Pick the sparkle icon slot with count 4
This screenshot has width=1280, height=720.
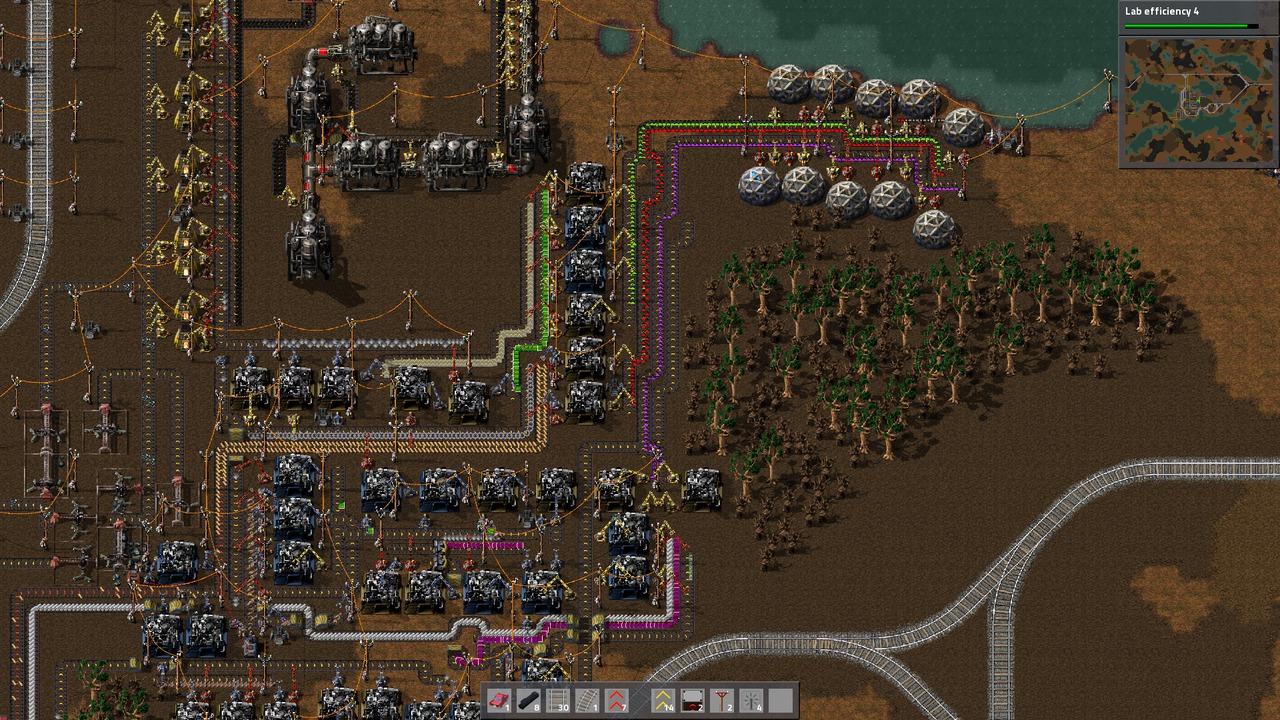751,701
